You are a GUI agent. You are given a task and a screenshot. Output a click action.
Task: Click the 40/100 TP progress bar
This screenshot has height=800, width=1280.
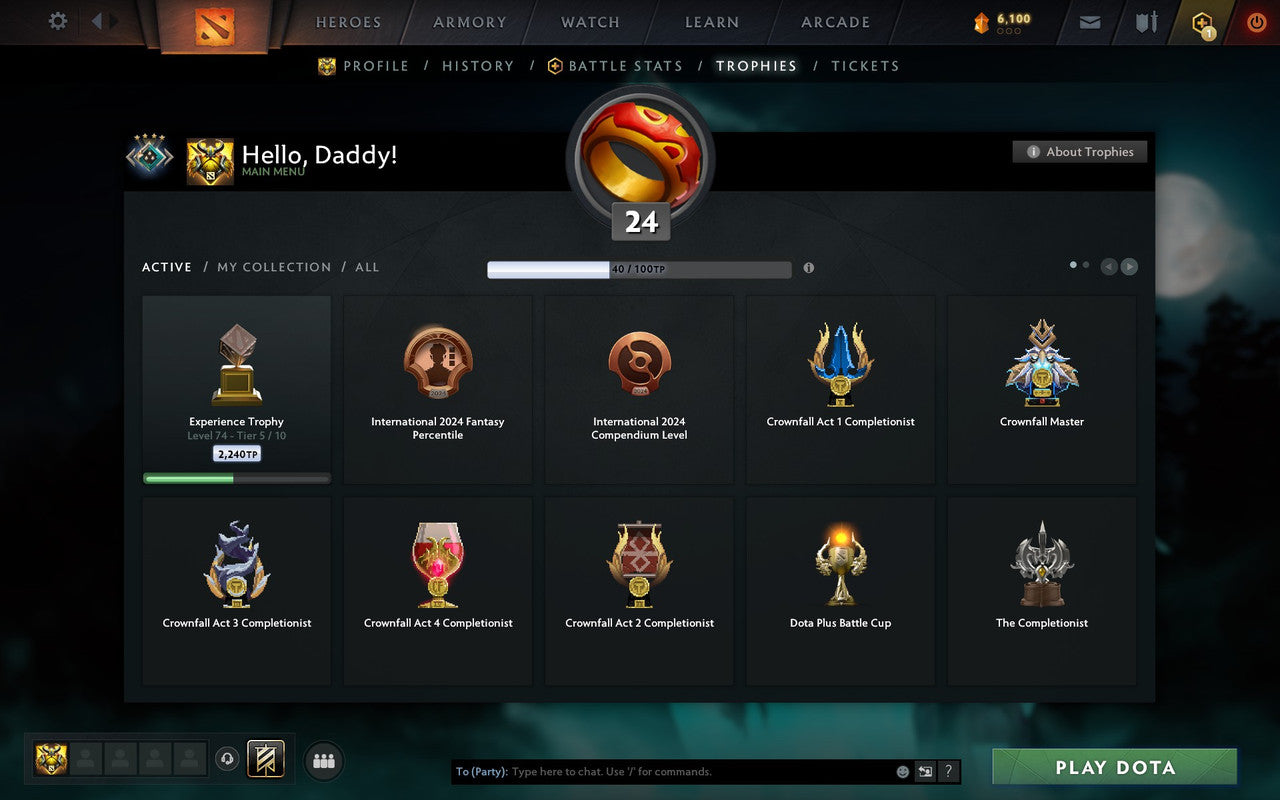click(638, 269)
